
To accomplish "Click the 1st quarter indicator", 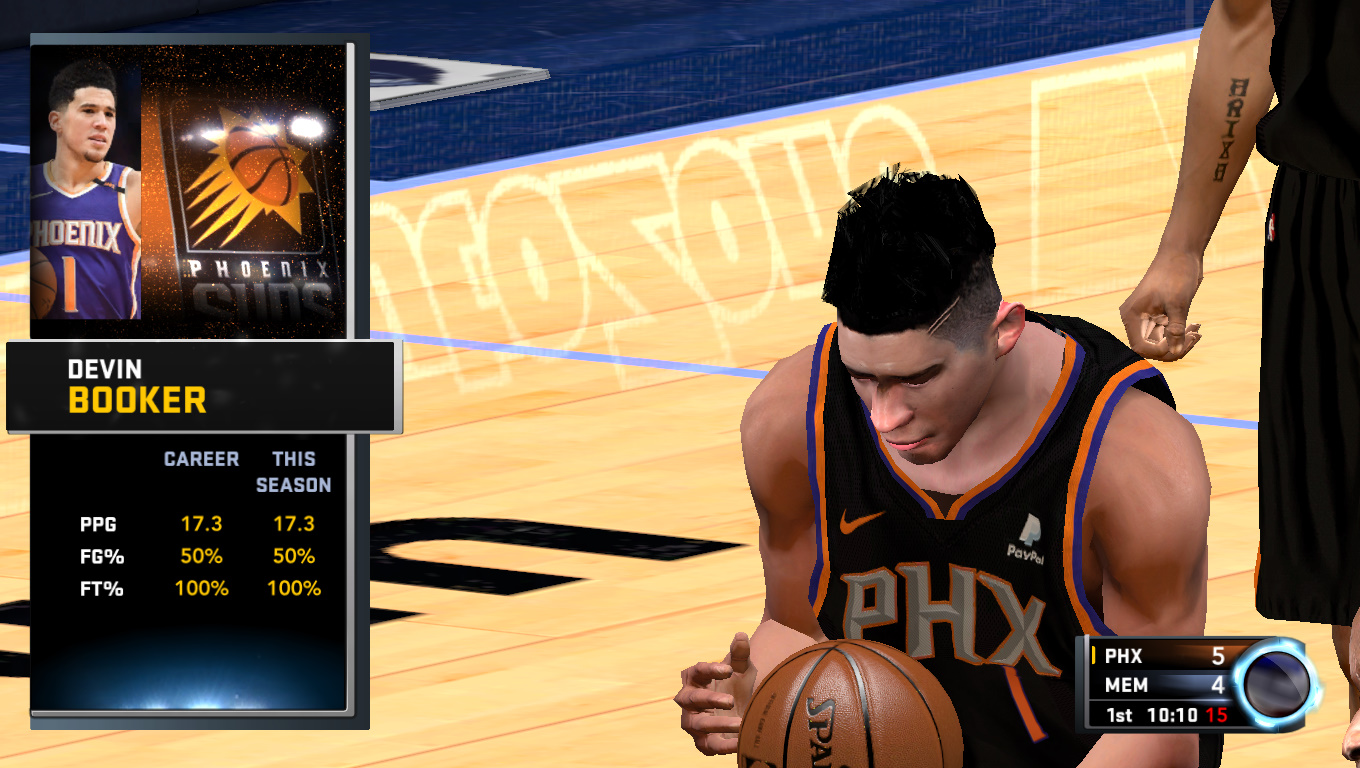I will (1120, 714).
